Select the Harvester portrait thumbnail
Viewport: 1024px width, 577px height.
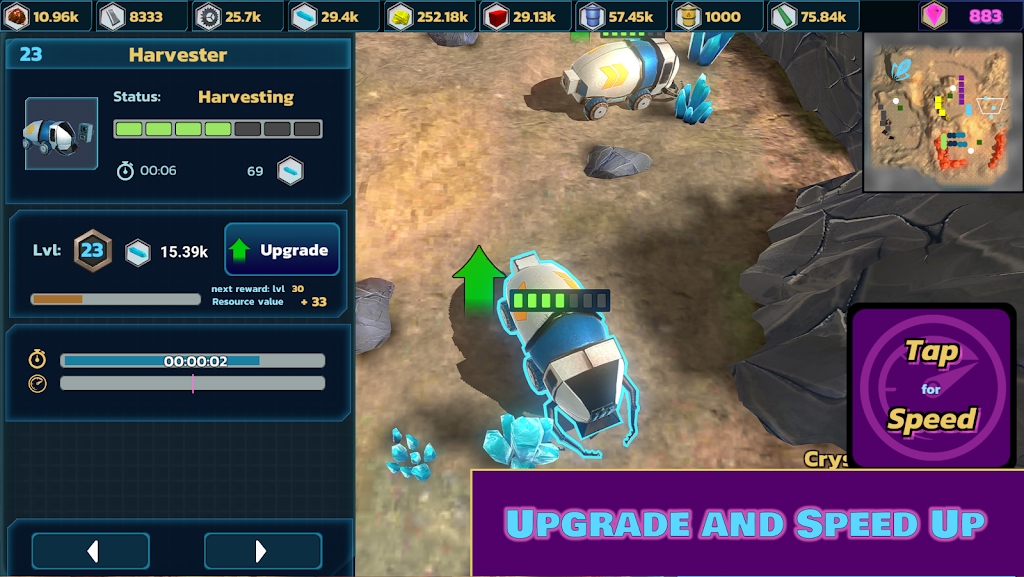pyautogui.click(x=61, y=134)
